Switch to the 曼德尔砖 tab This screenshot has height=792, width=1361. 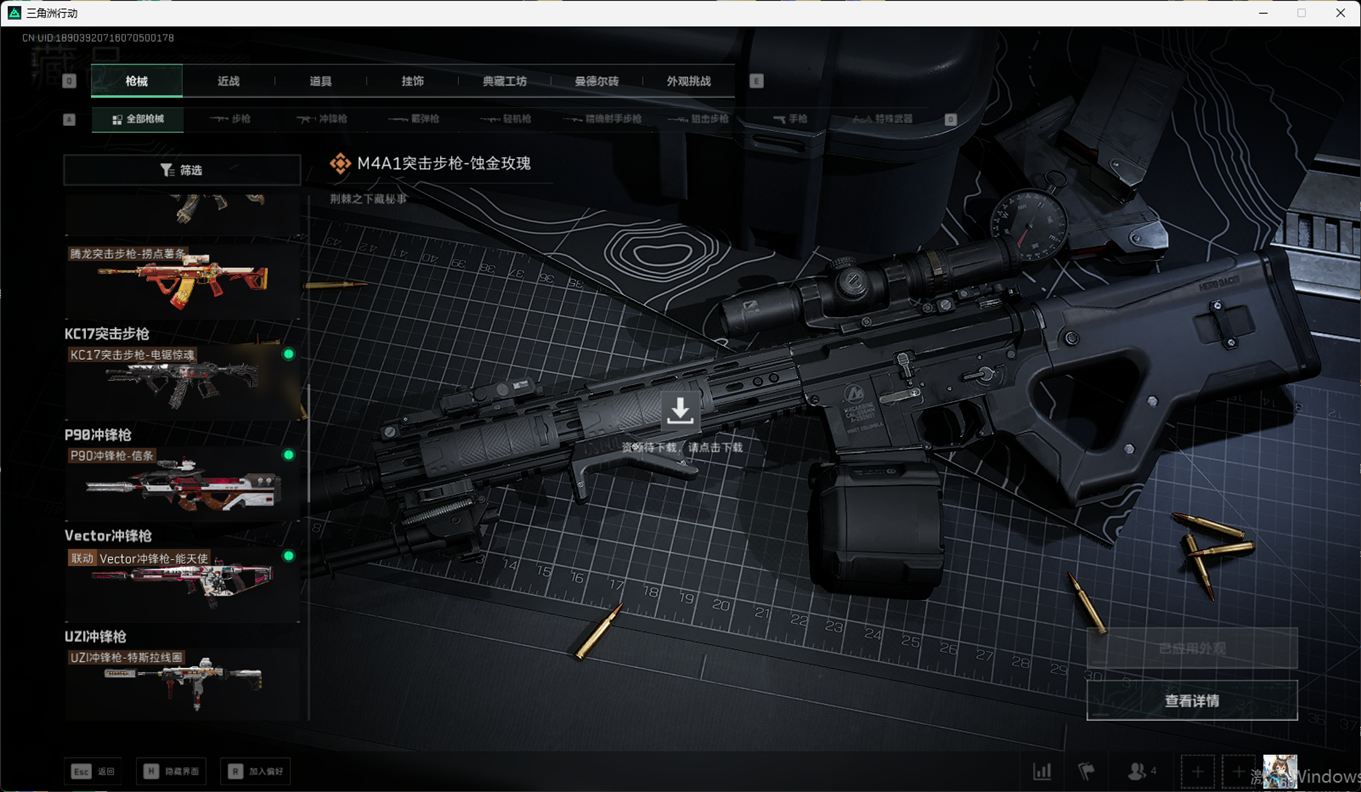coord(596,81)
